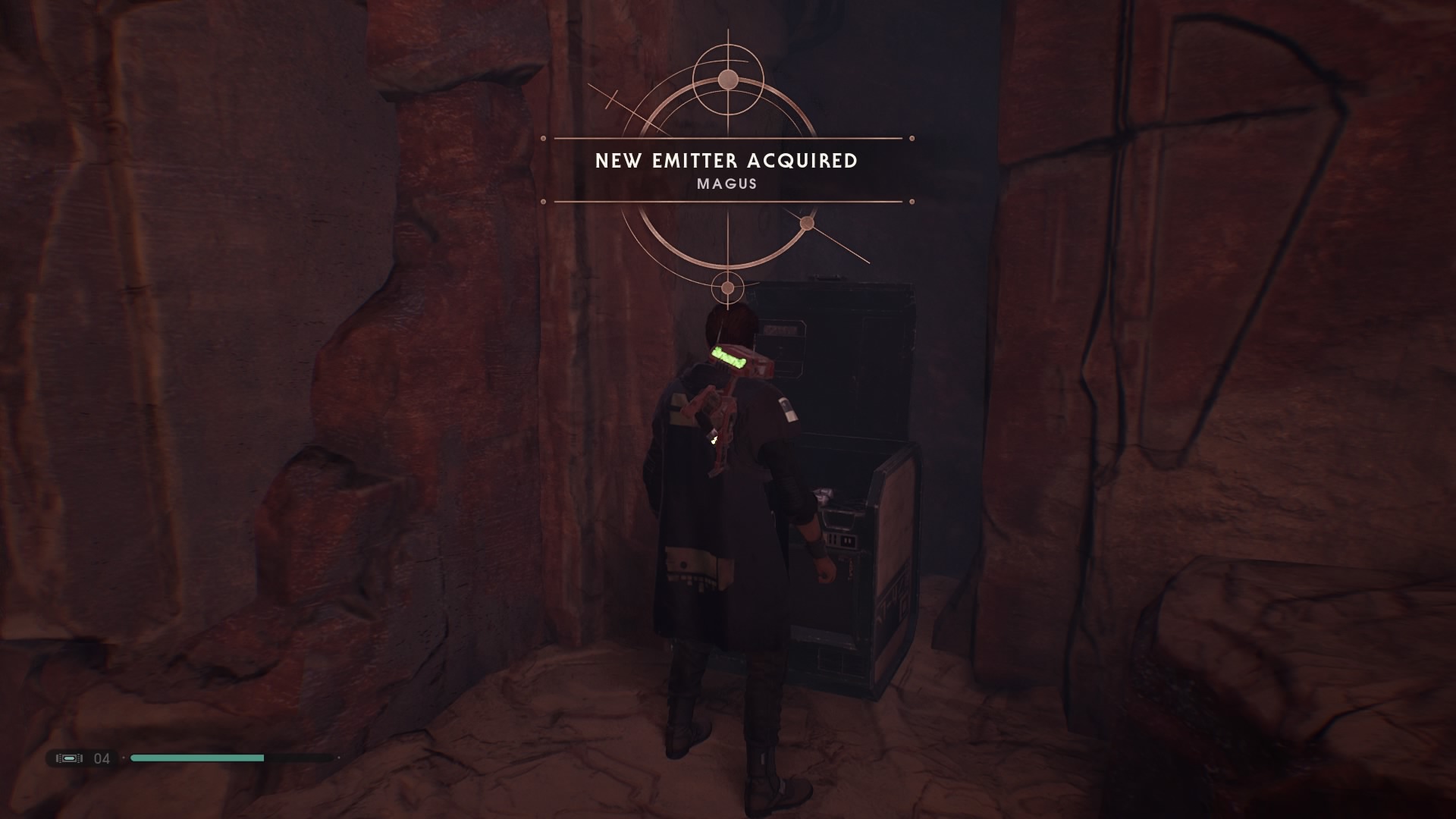Click the NEW EMITTER ACQUIRED title
Image resolution: width=1456 pixels, height=819 pixels.
click(726, 160)
